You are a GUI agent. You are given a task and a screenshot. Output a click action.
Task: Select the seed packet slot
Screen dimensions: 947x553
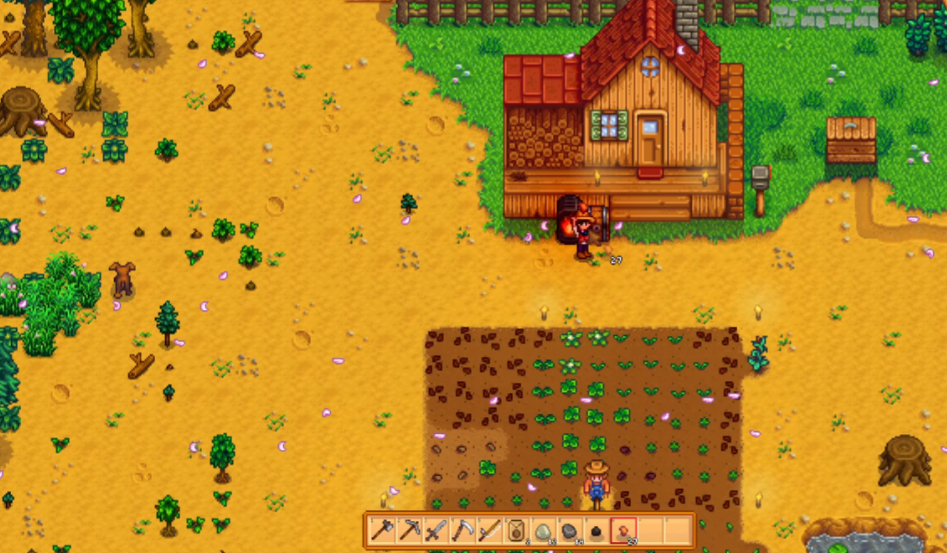[x=516, y=530]
